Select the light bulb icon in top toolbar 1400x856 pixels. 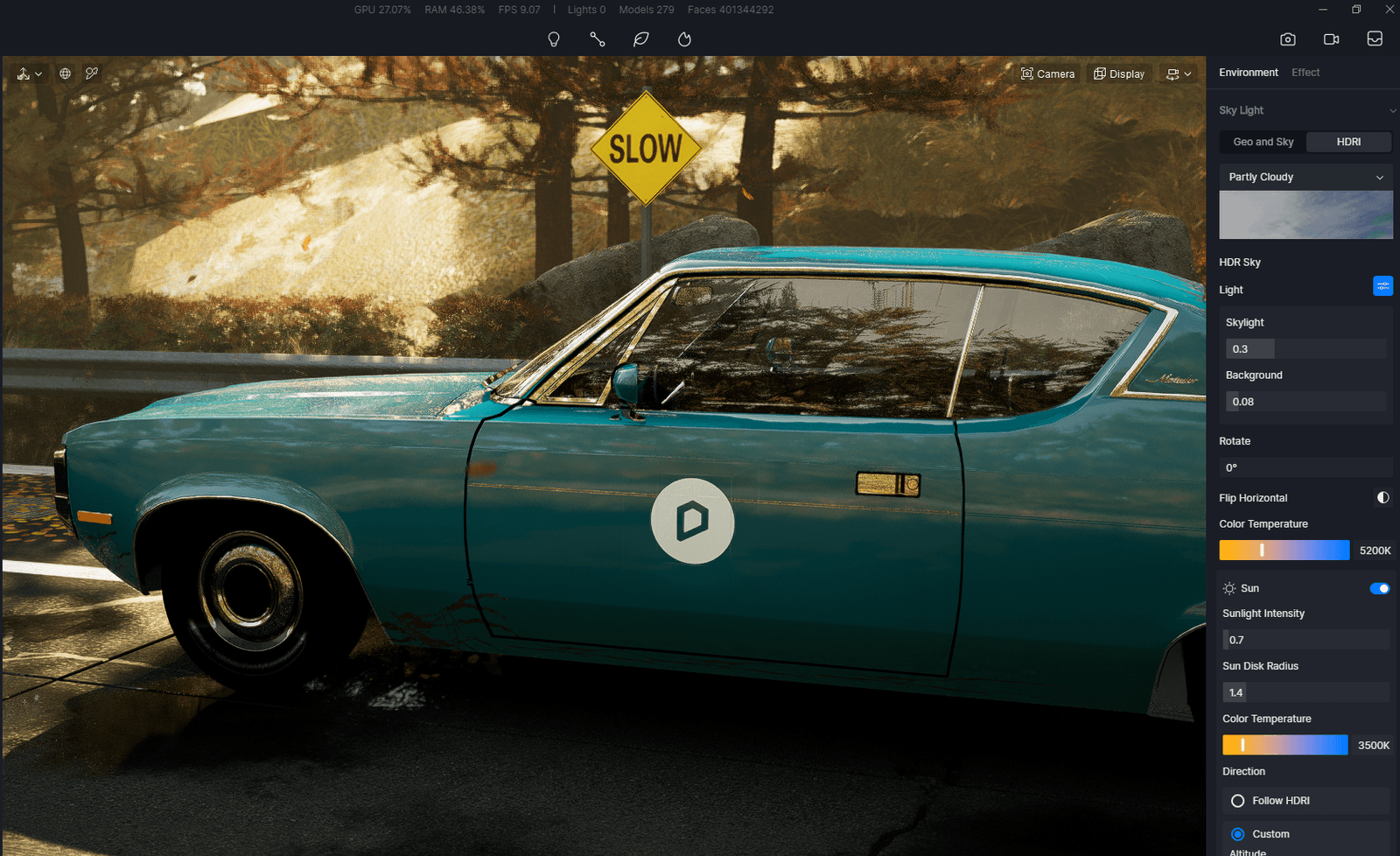(x=553, y=39)
